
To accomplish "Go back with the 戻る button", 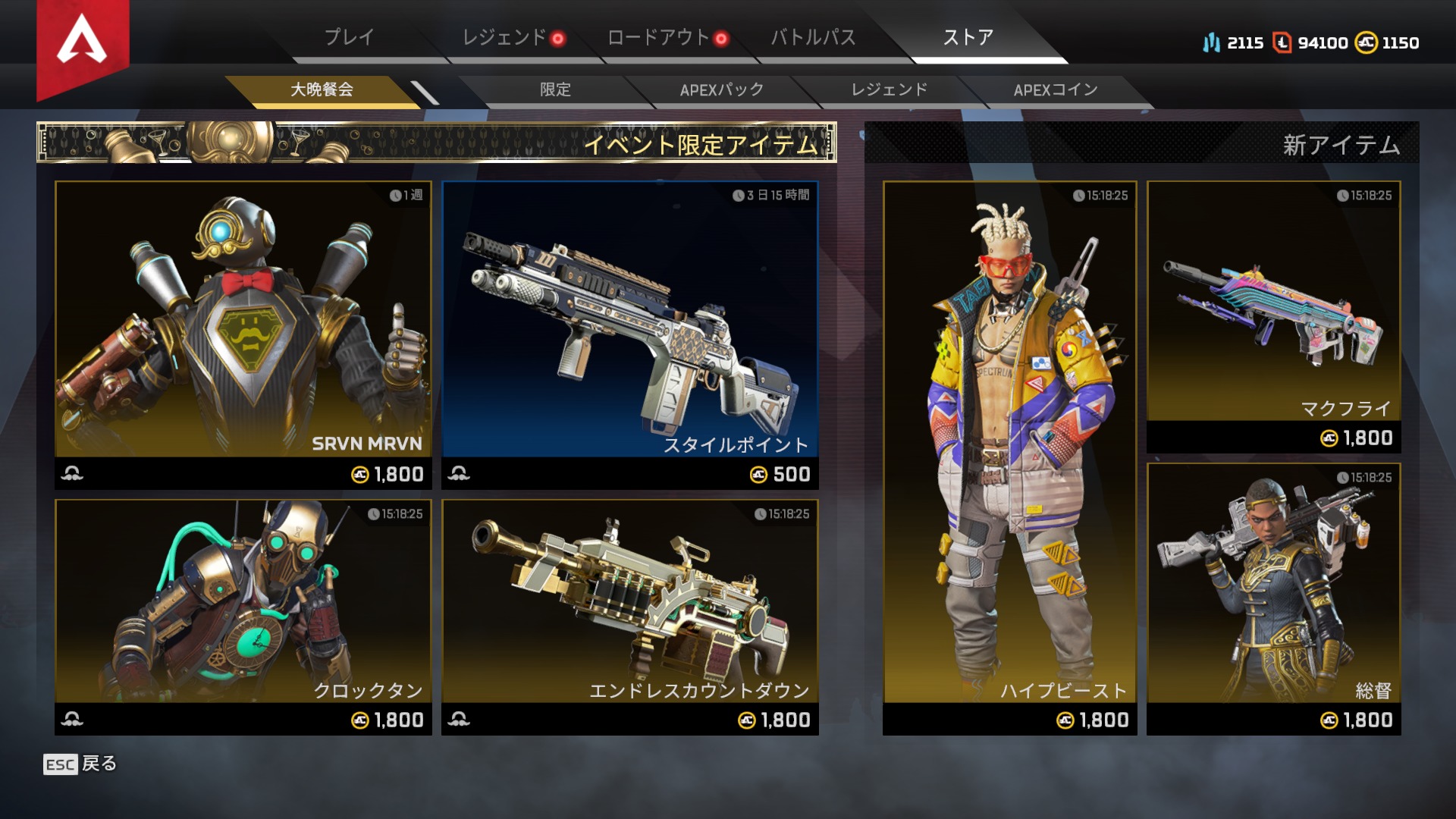I will point(80,764).
